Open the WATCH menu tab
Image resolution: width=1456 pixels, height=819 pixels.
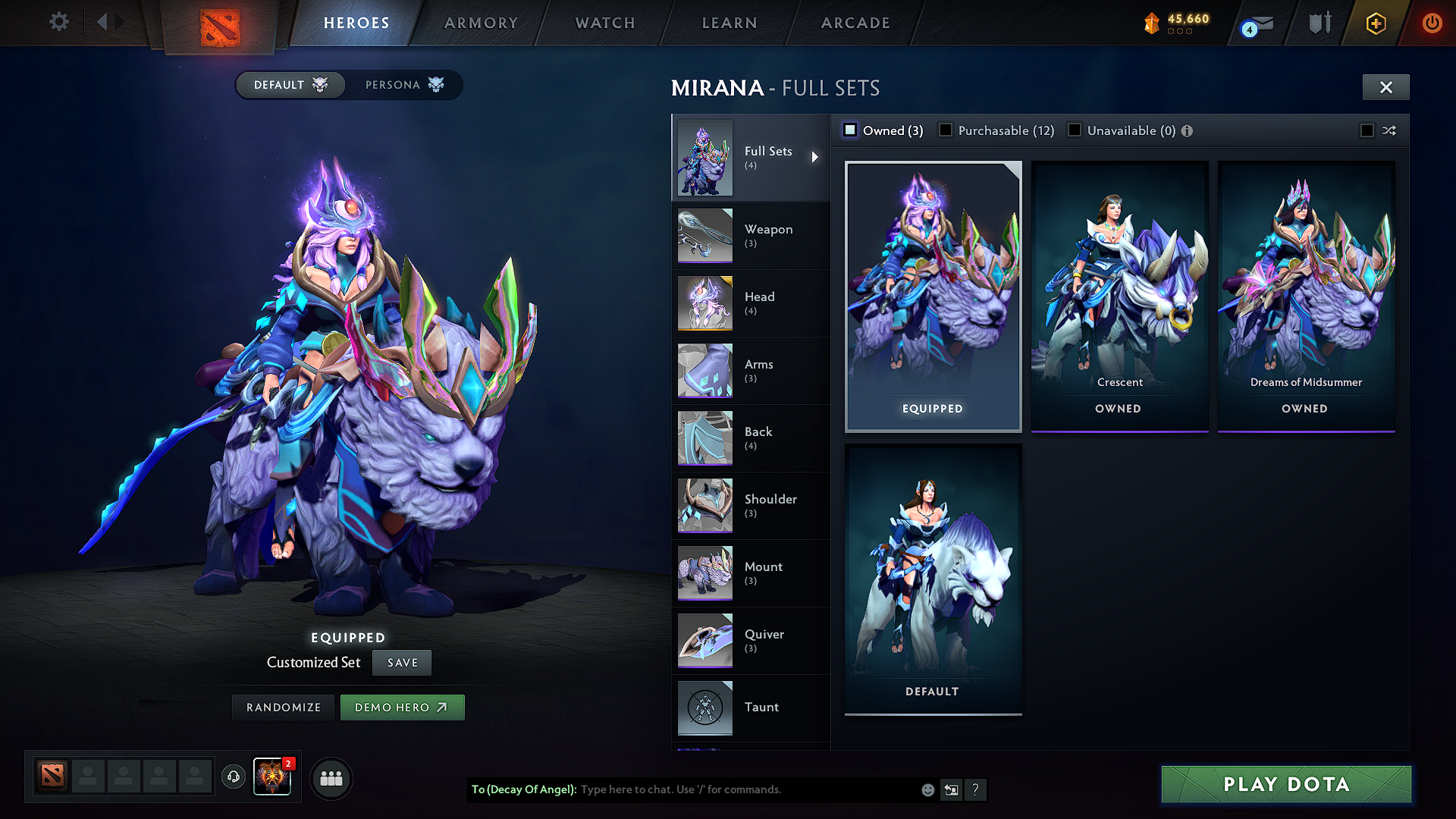tap(604, 23)
